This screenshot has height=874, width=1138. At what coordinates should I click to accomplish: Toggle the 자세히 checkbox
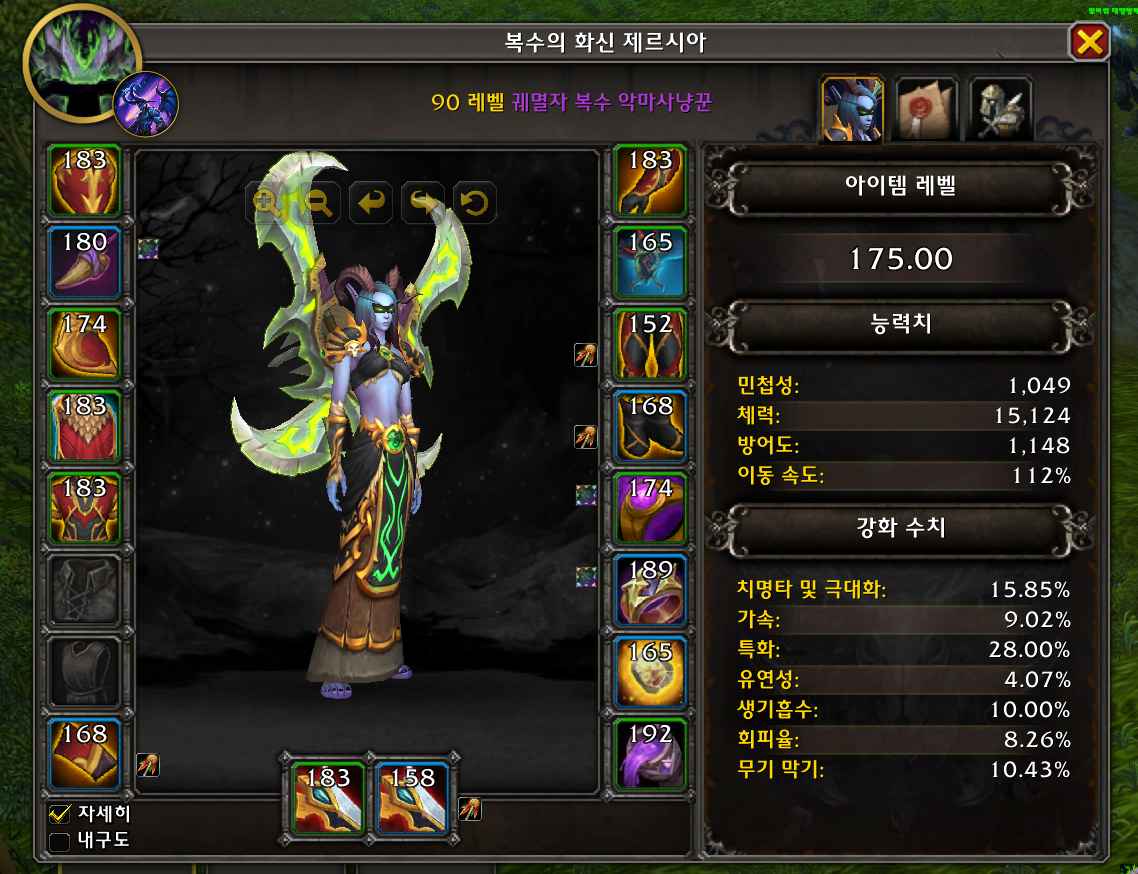pyautogui.click(x=60, y=814)
